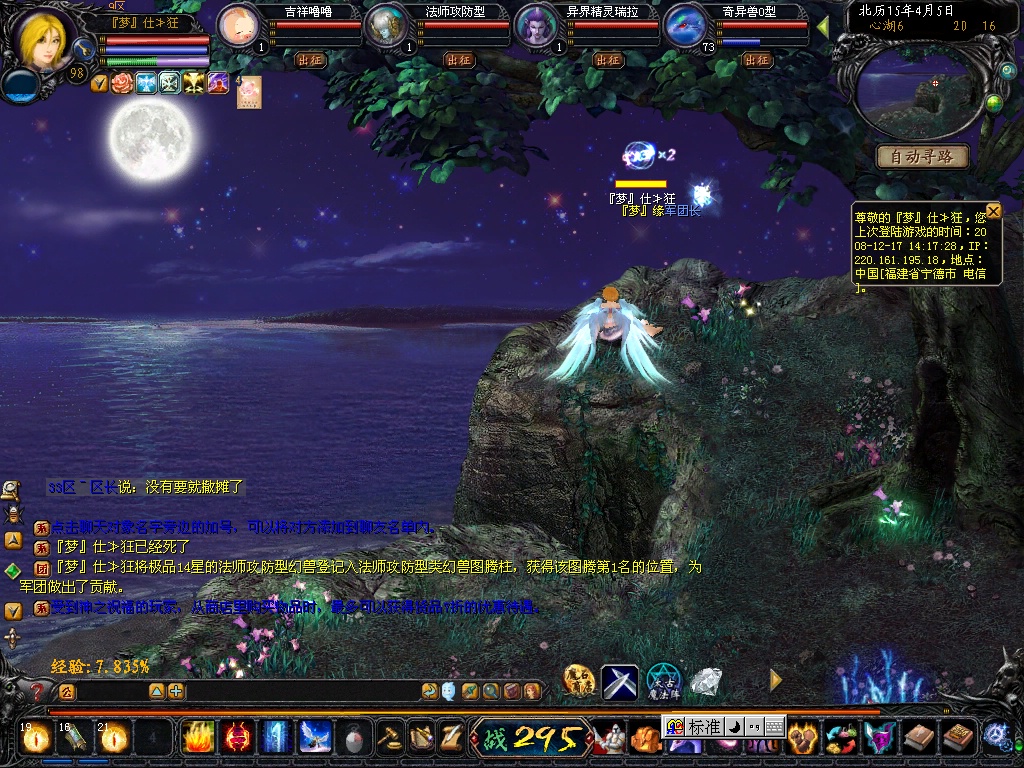Activate the flame skill in the hotbar

click(x=197, y=737)
